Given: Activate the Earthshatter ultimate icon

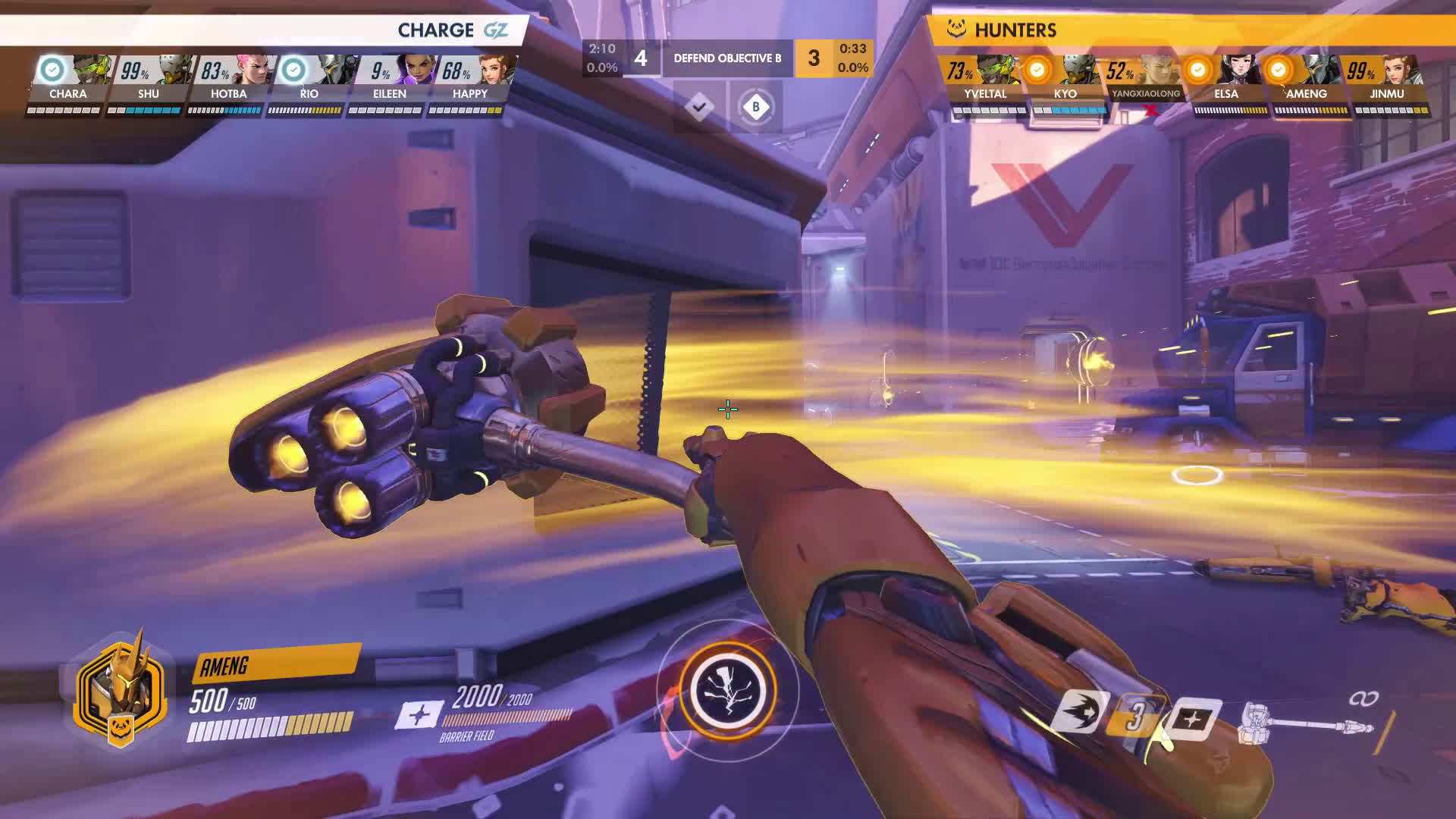Looking at the screenshot, I should coord(728,690).
